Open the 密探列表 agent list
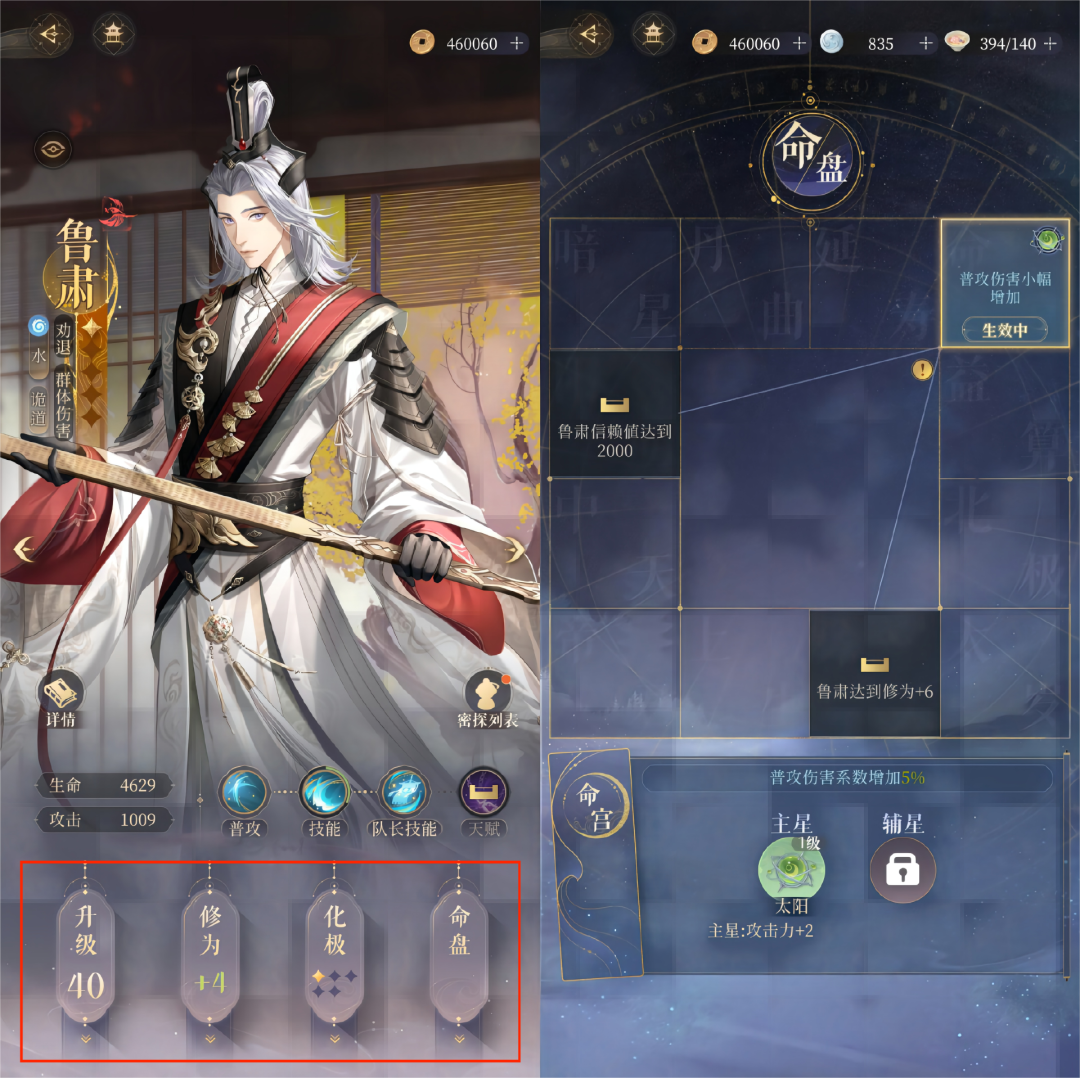This screenshot has height=1078, width=1080. click(x=489, y=698)
